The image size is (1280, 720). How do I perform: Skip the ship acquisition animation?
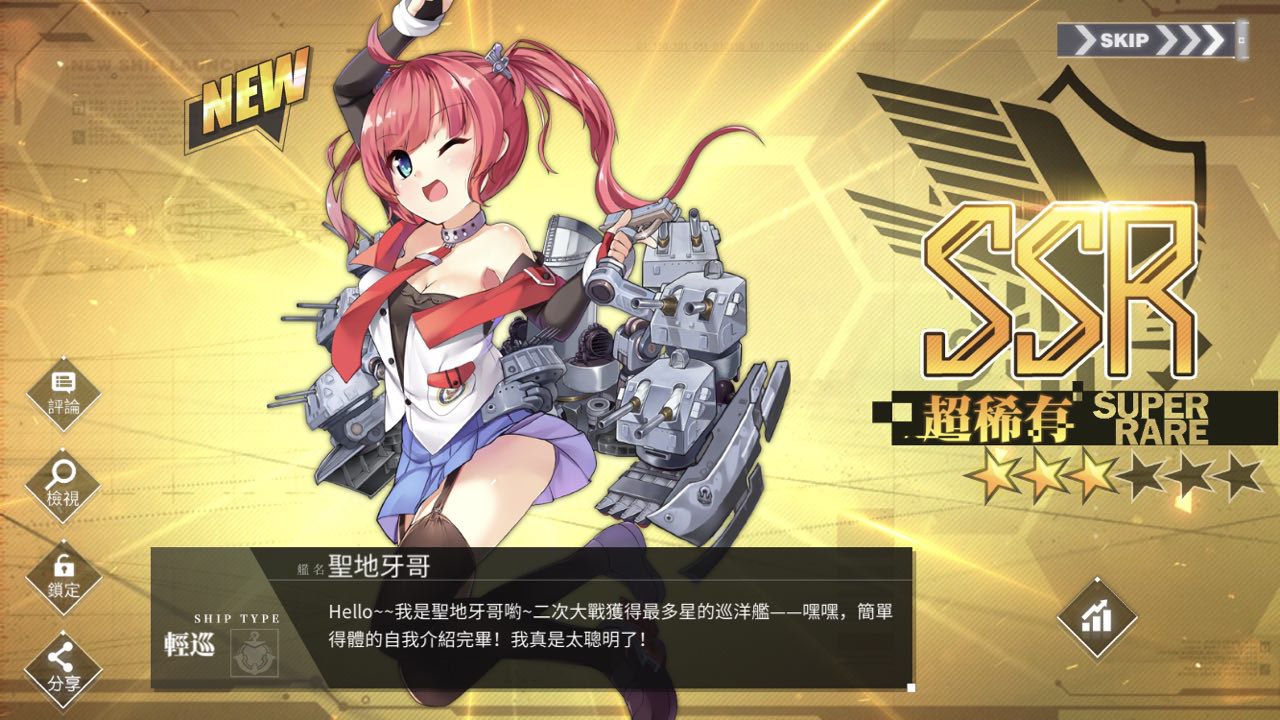pyautogui.click(x=1151, y=41)
